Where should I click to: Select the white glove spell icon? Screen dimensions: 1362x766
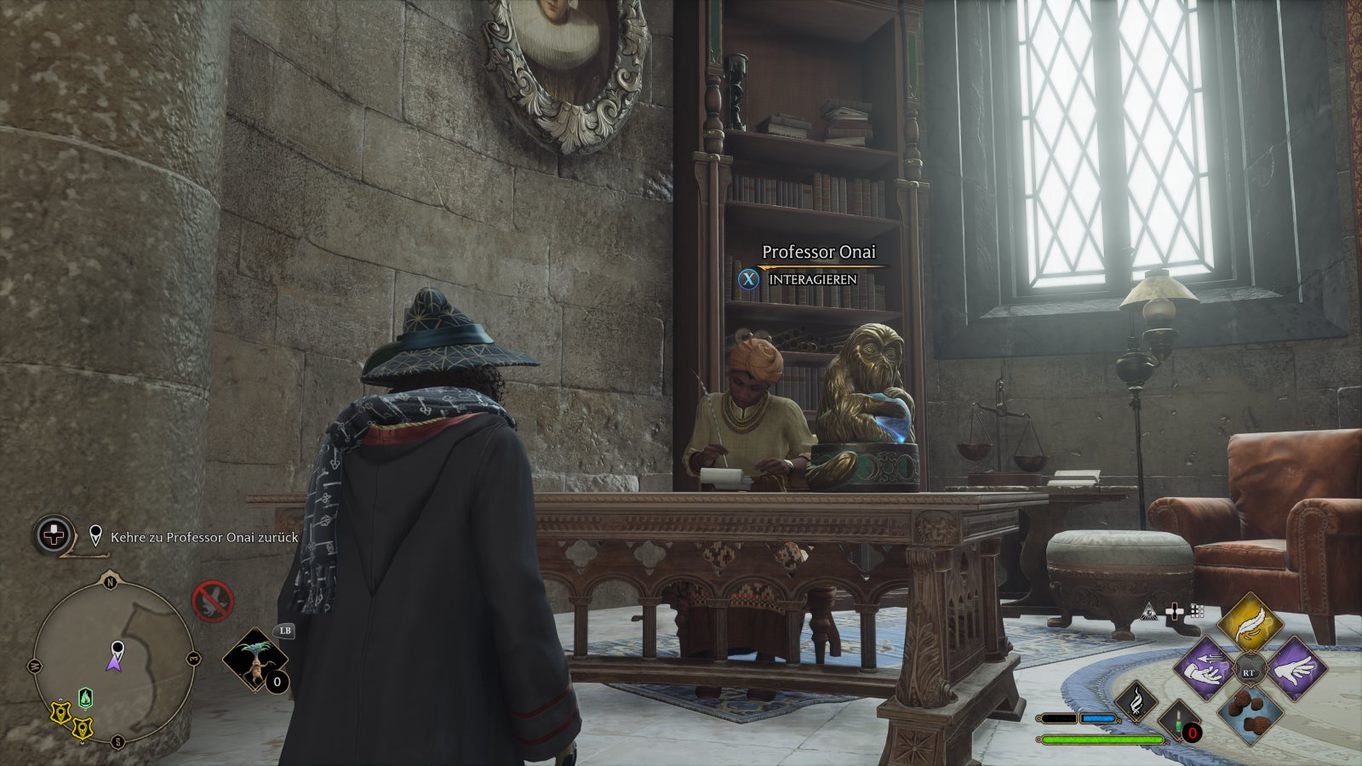pos(1294,670)
